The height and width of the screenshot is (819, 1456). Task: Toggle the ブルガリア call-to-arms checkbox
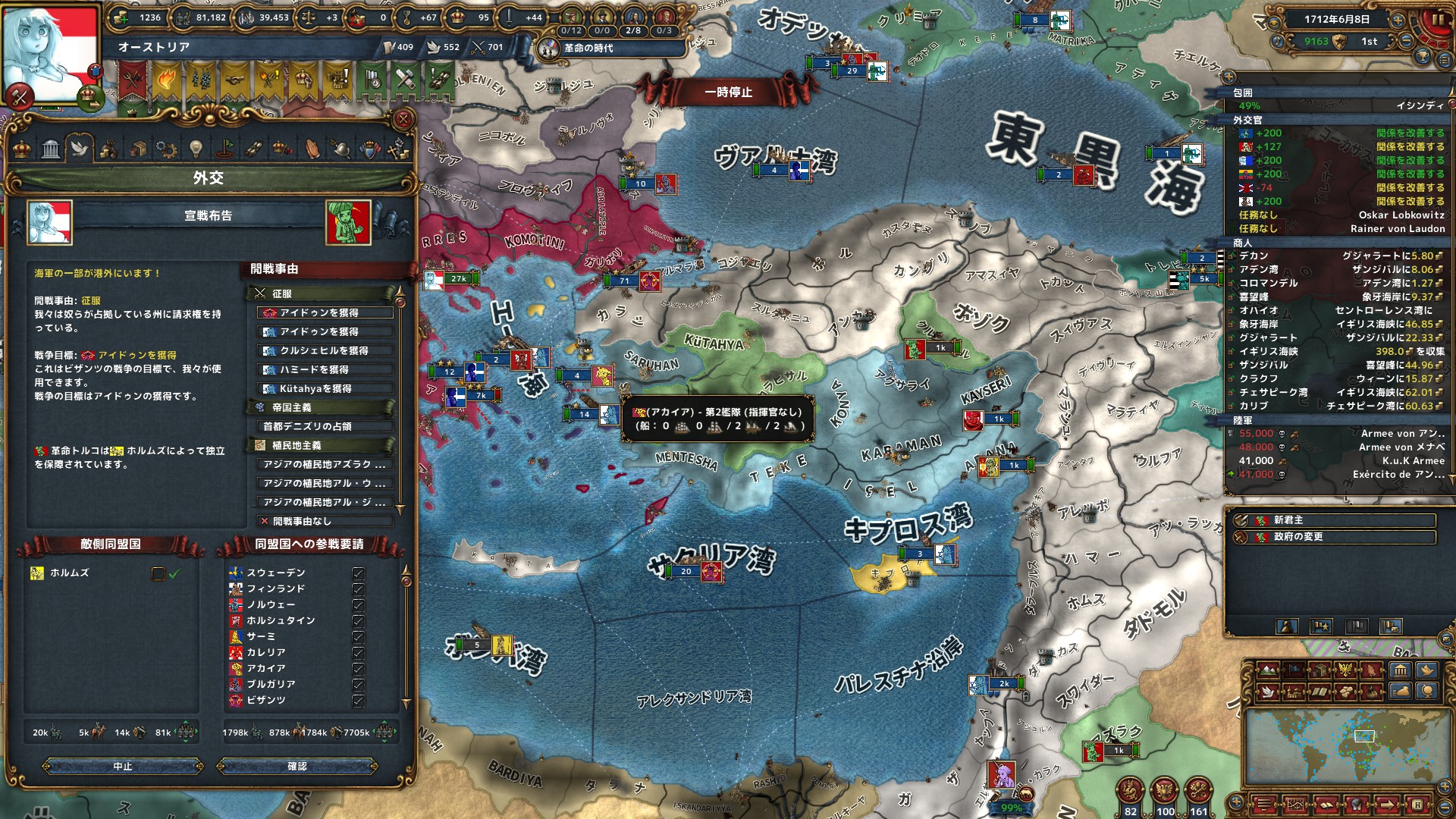(359, 685)
